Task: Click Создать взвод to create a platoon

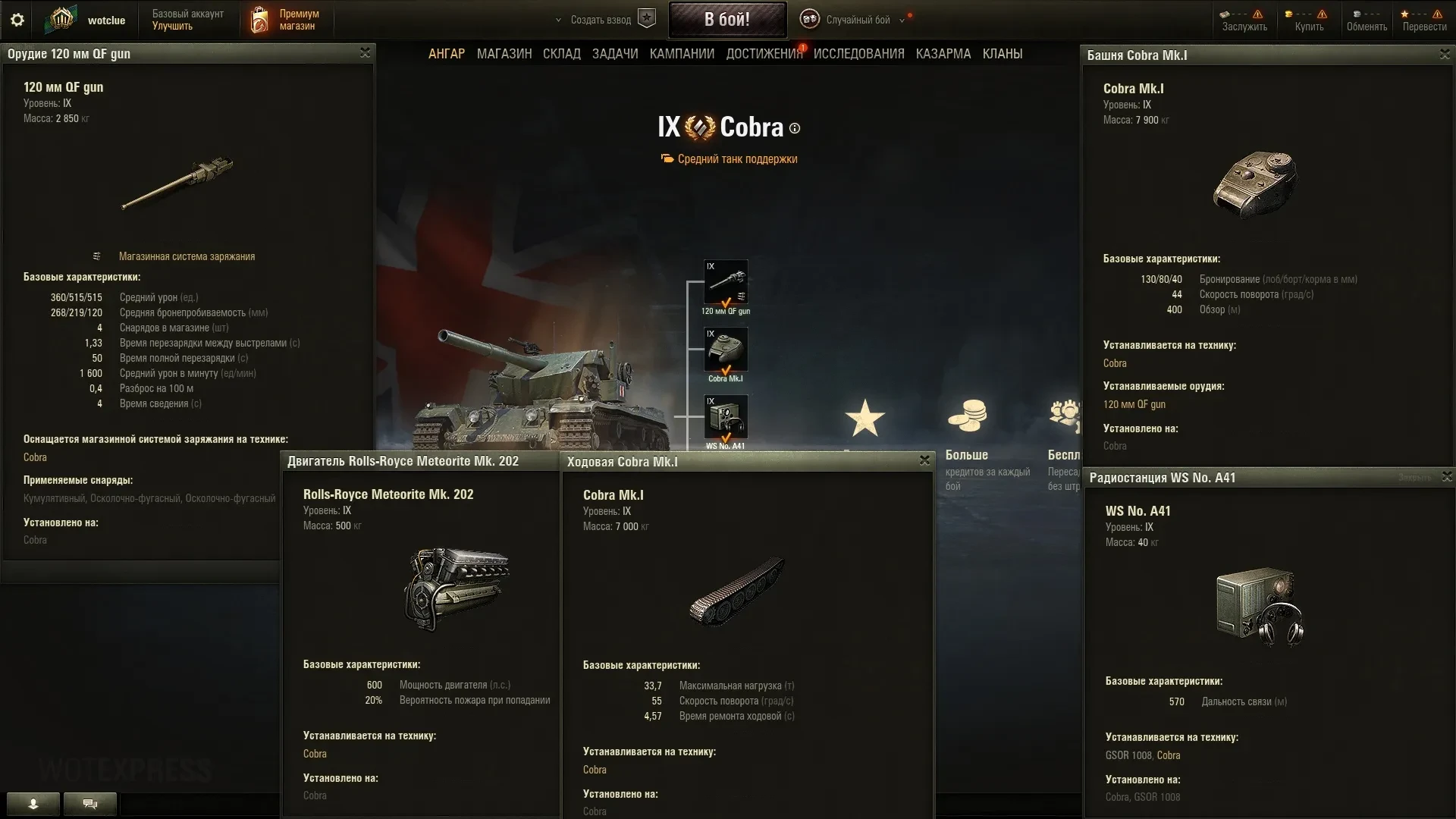Action: coord(601,20)
